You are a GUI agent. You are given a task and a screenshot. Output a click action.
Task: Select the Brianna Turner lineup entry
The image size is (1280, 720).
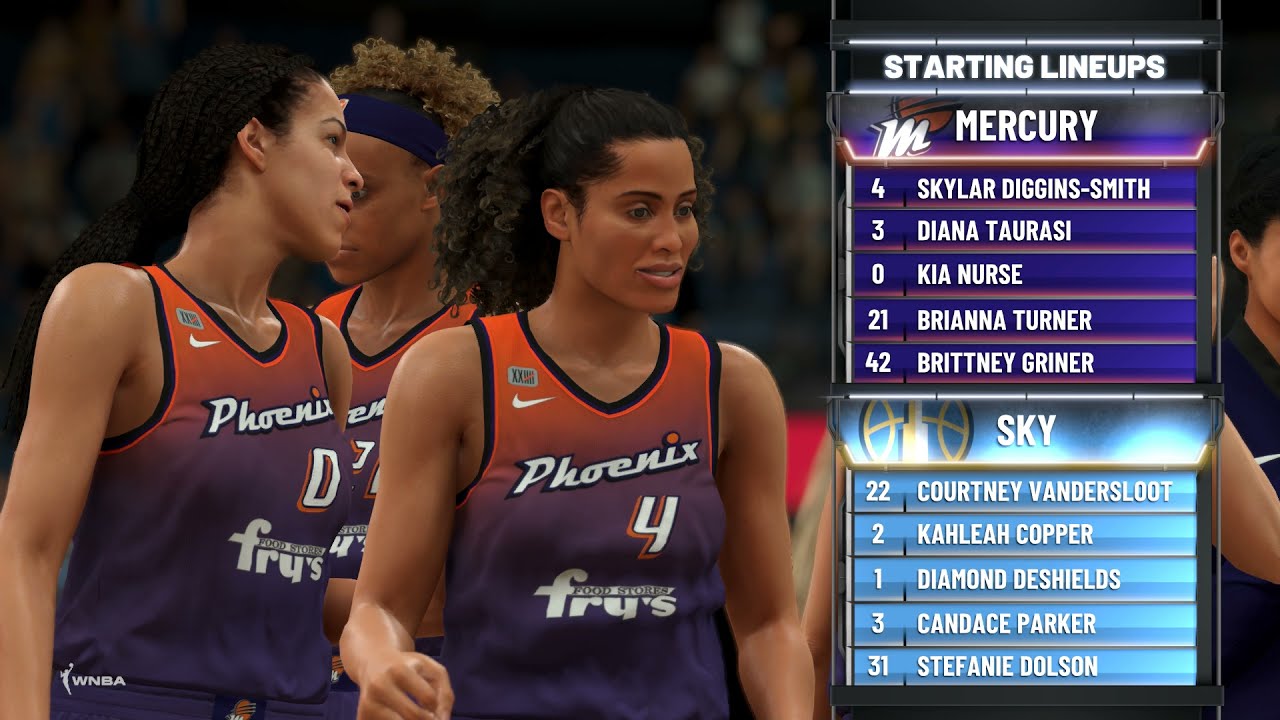[x=1025, y=320]
